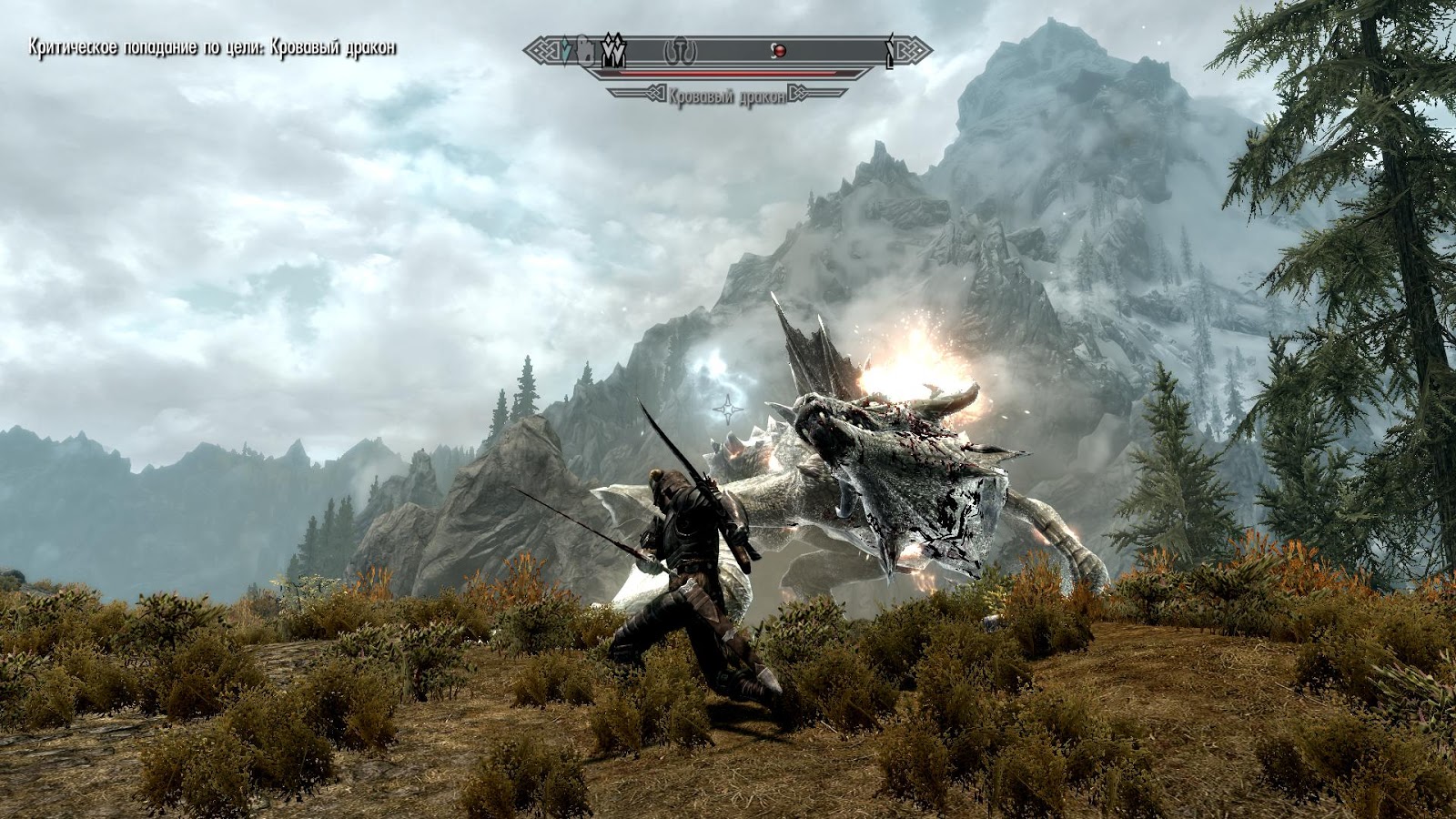
Task: Click the right knotwork ornament of the health bar
Action: click(x=911, y=48)
